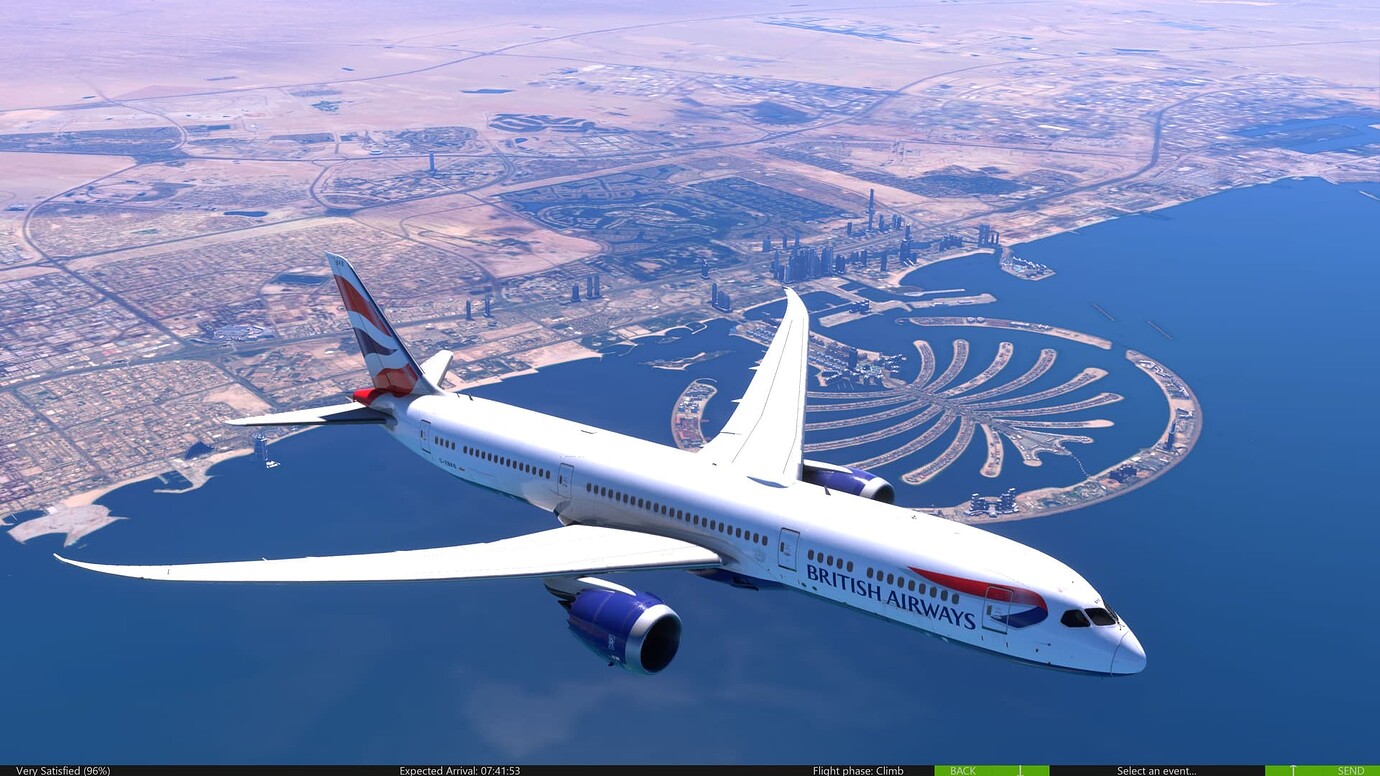The height and width of the screenshot is (776, 1380).
Task: Click the British Airways titles on the fuselage
Action: pyautogui.click(x=889, y=595)
